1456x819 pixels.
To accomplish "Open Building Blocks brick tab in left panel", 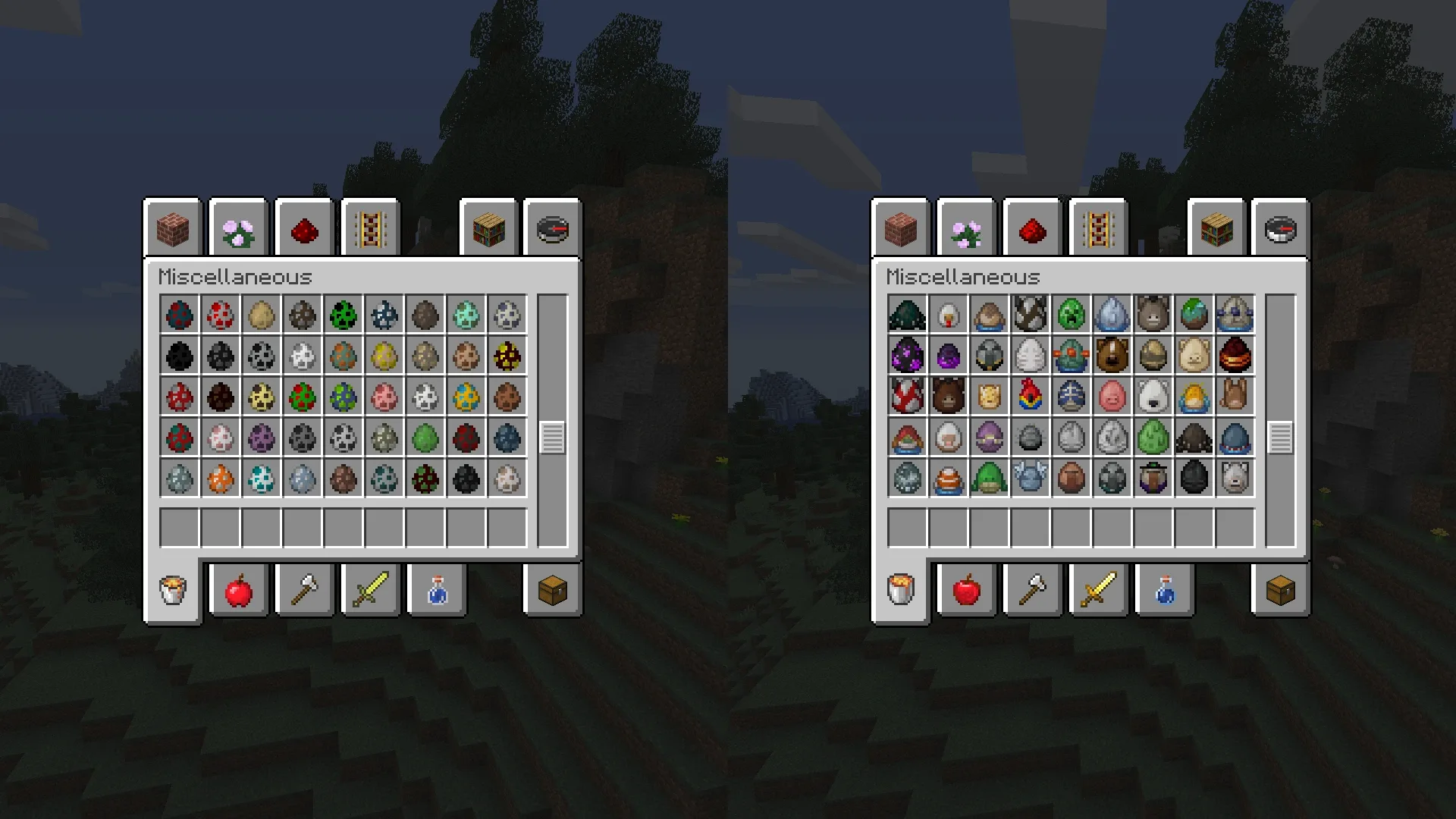I will 173,230.
